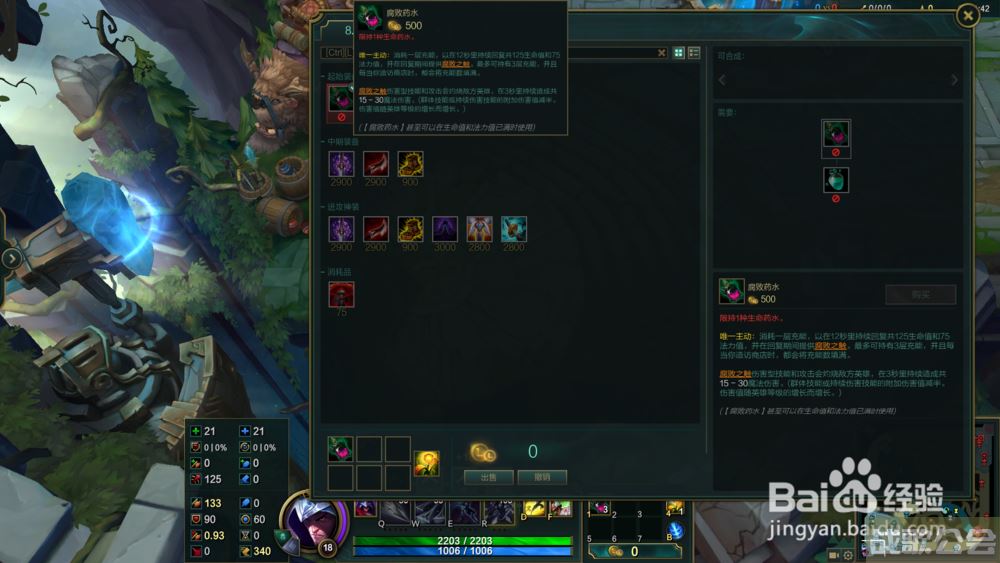
Task: Select the teal flask component in the recipe tree
Action: pyautogui.click(x=836, y=180)
